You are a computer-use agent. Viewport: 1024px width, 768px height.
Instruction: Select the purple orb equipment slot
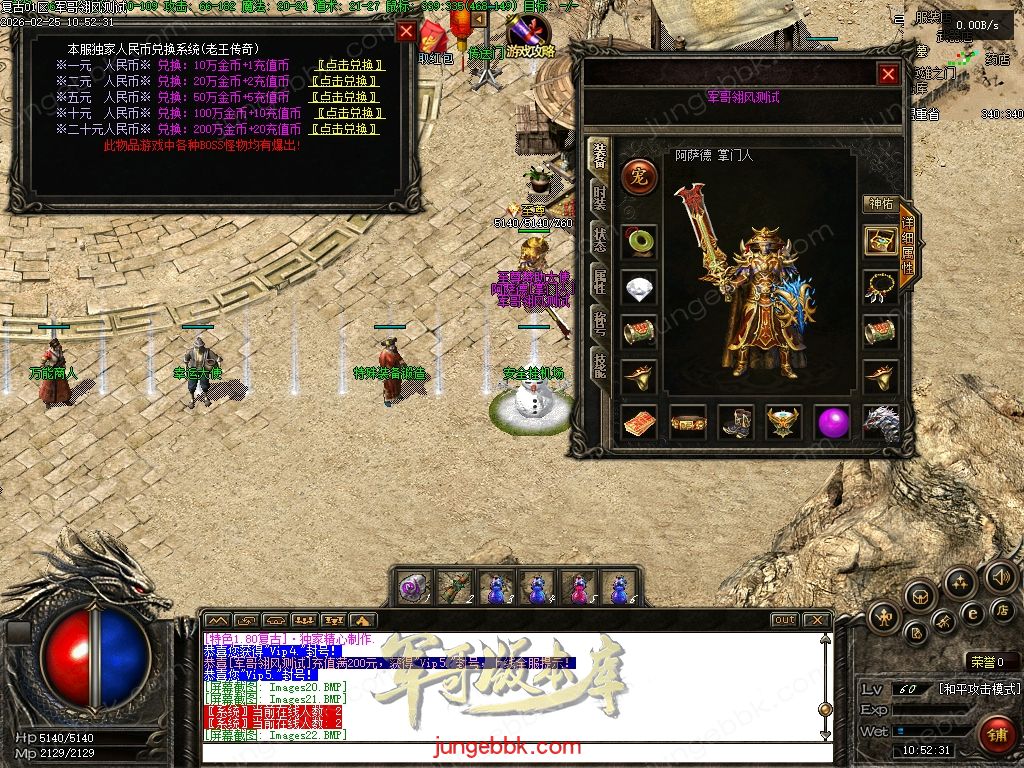[832, 422]
